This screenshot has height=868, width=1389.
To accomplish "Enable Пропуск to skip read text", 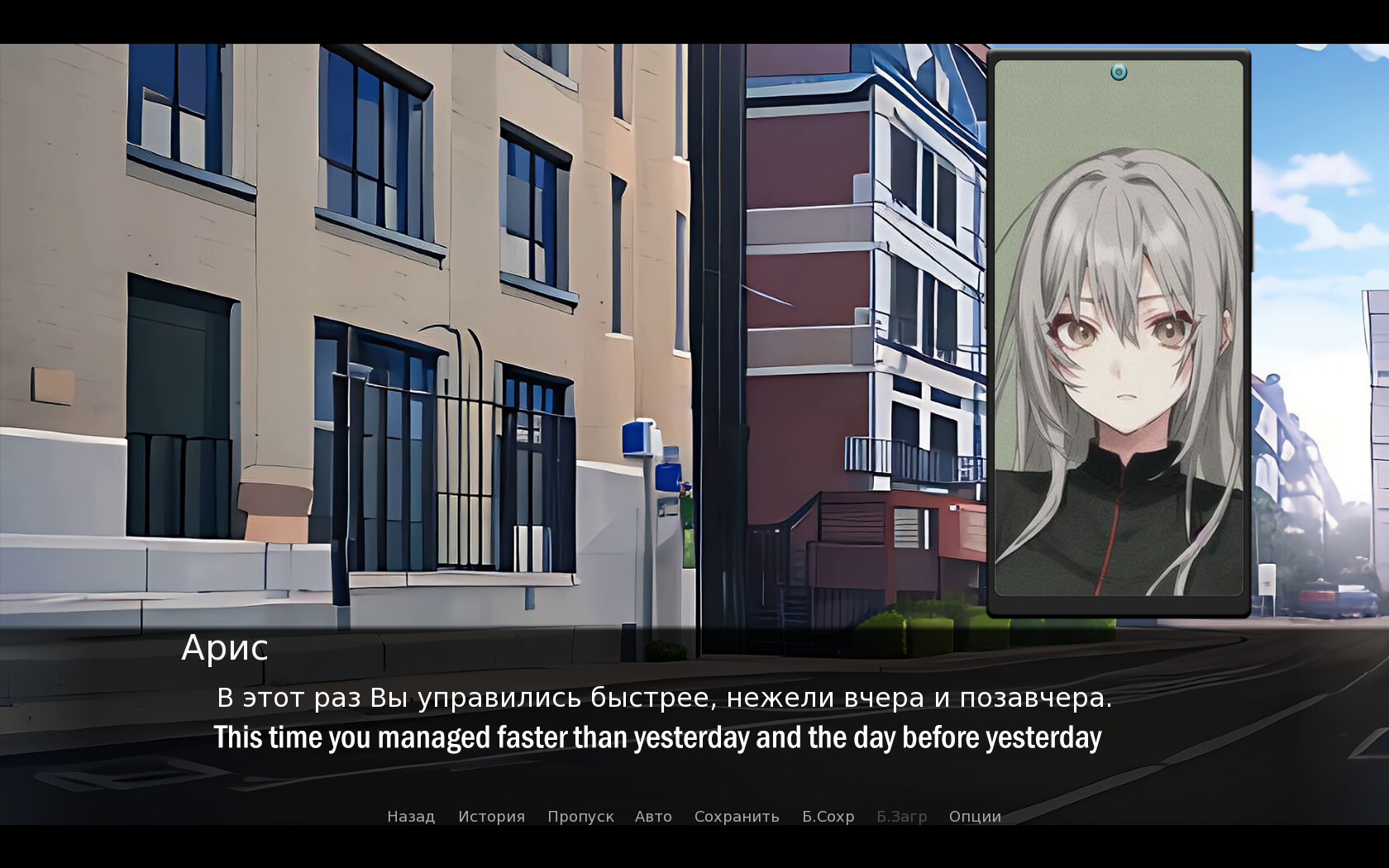I will tap(580, 816).
